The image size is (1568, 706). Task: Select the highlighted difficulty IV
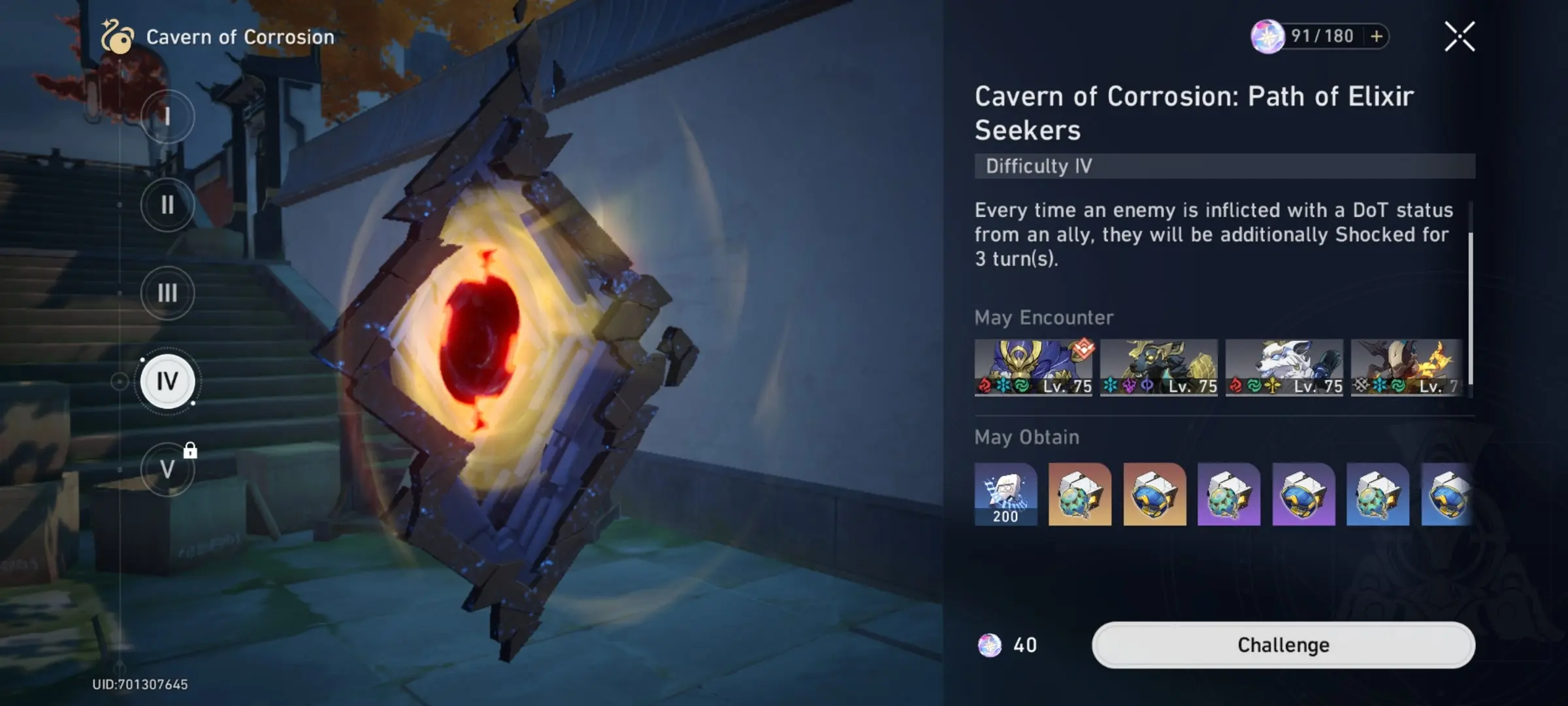[167, 381]
